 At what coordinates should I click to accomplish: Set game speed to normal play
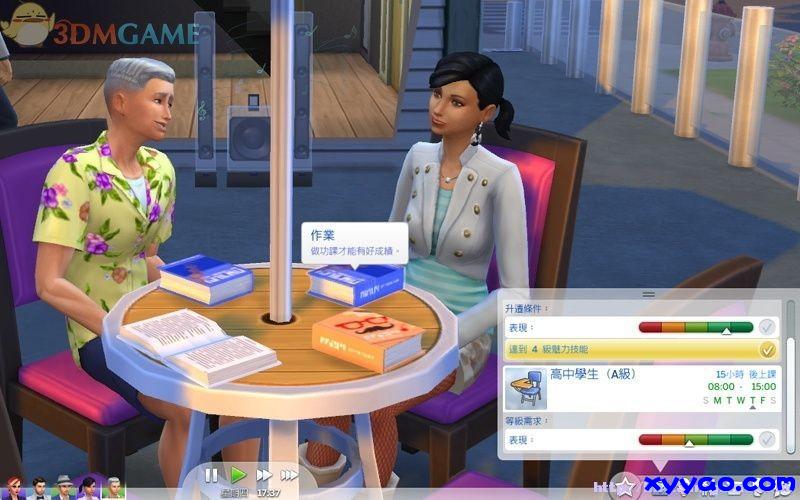238,475
